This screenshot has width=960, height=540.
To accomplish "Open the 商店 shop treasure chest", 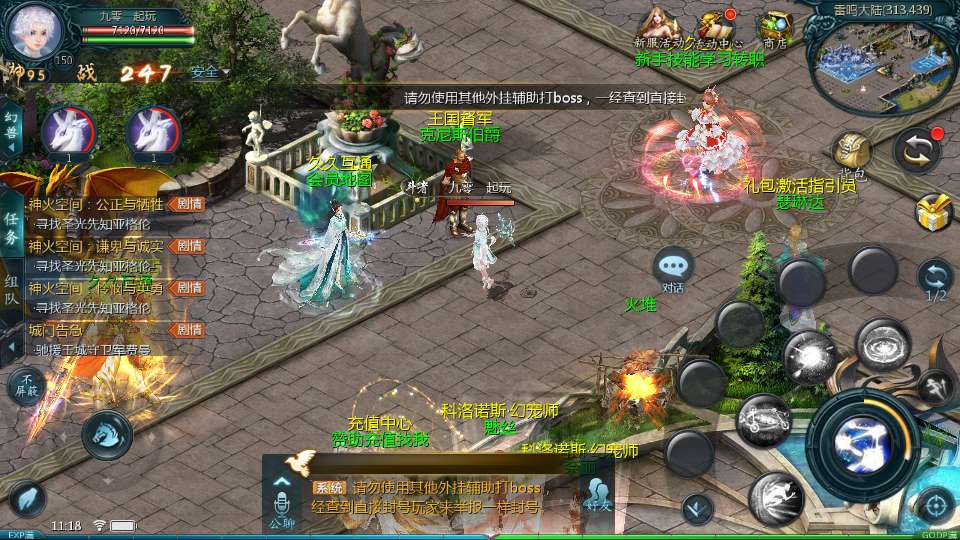I will click(775, 27).
